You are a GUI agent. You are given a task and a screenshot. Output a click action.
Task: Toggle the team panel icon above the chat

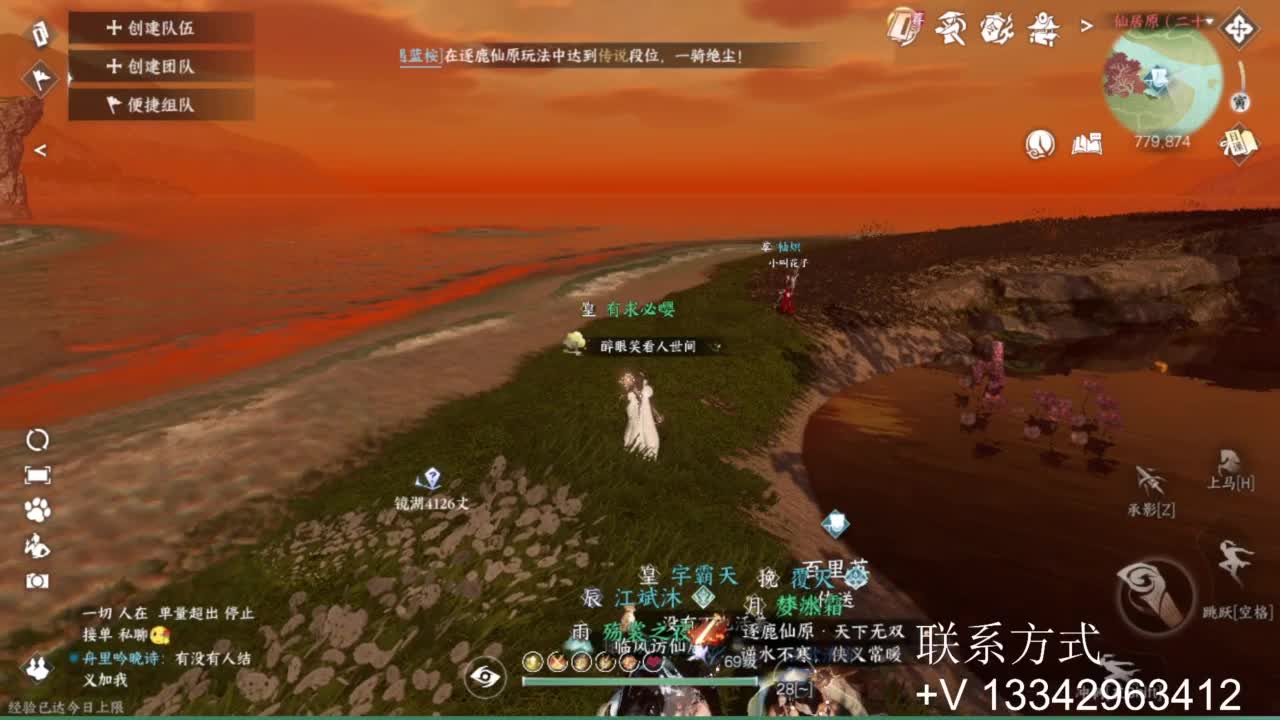37,668
